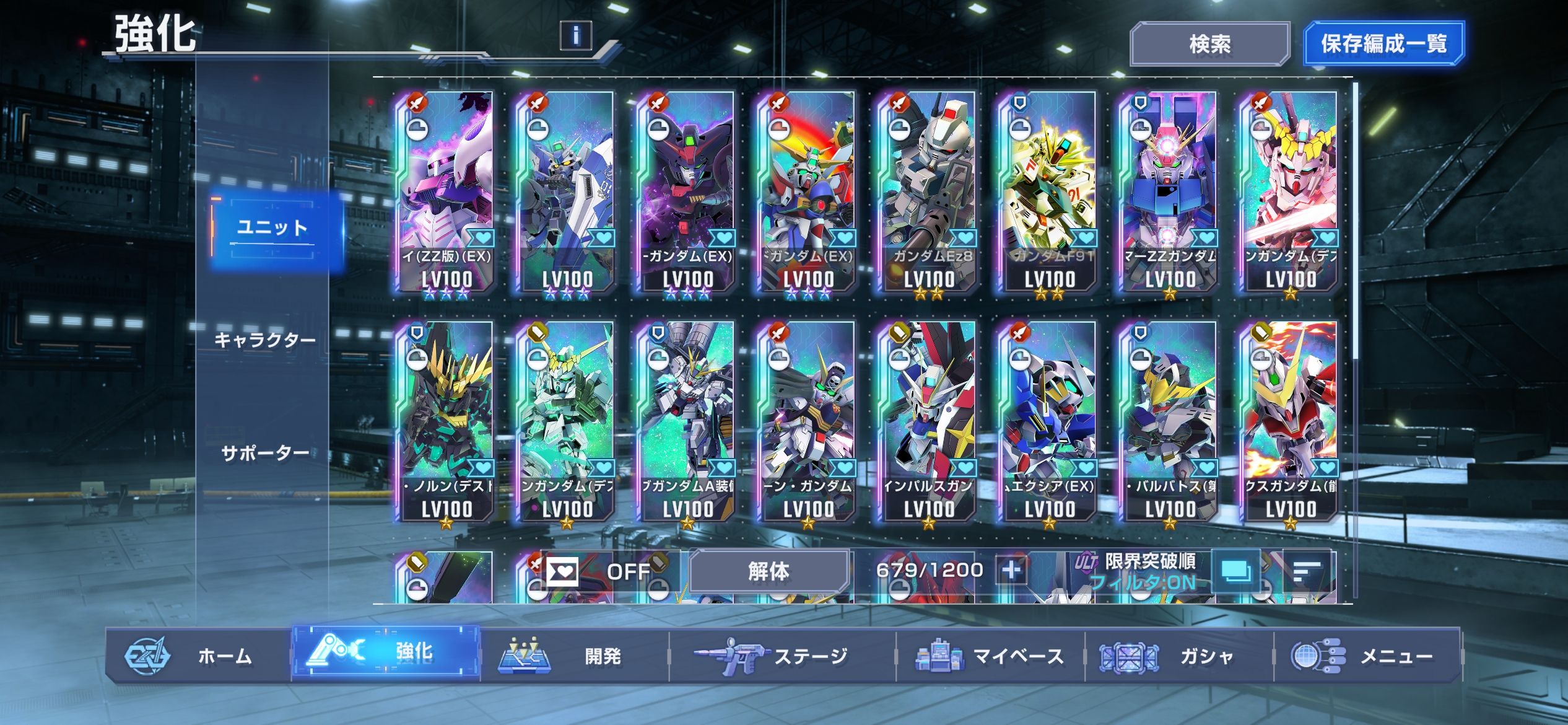Open the 保存編成一覧 saved formations list

(x=1383, y=44)
